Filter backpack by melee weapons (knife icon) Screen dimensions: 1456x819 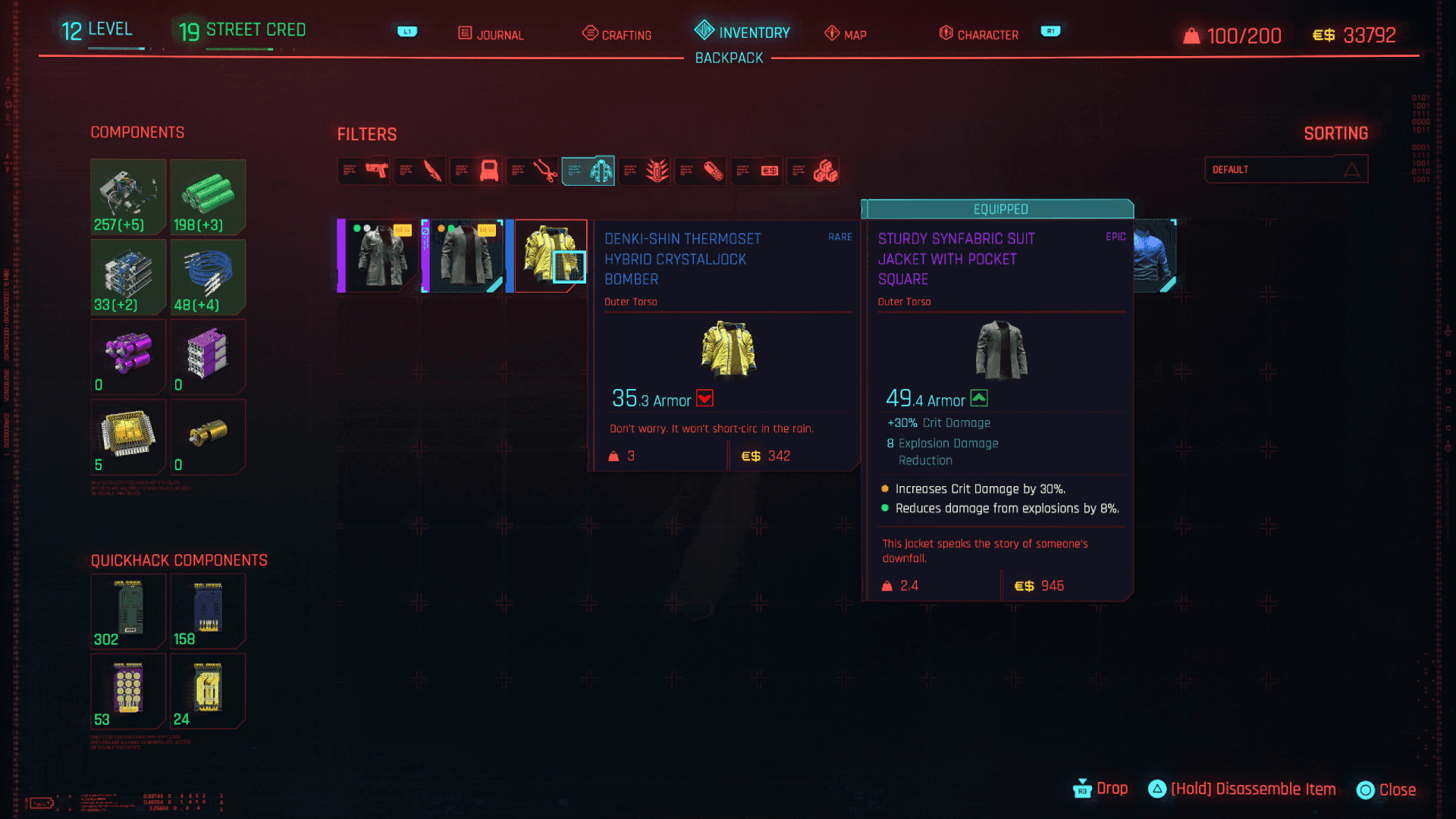(x=420, y=171)
